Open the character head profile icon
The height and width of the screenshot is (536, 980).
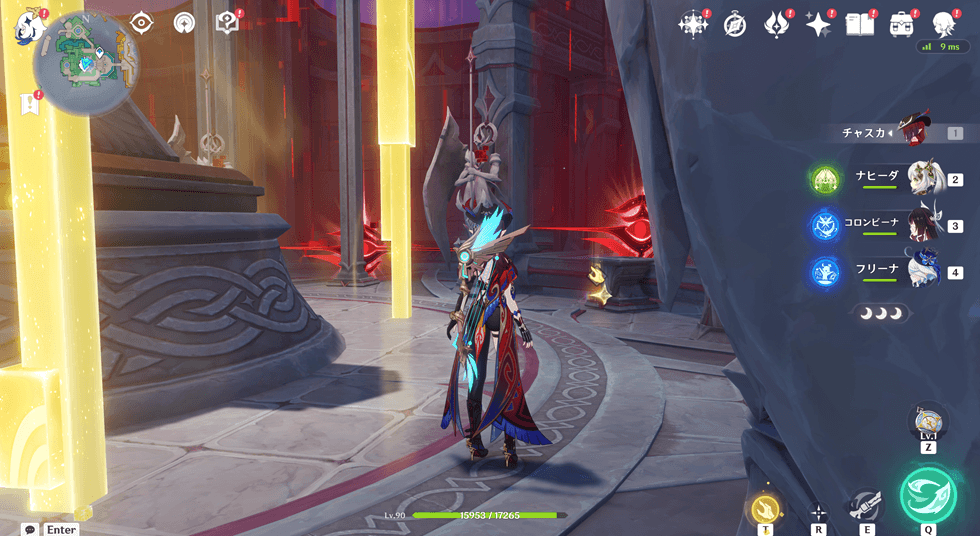pyautogui.click(x=943, y=25)
